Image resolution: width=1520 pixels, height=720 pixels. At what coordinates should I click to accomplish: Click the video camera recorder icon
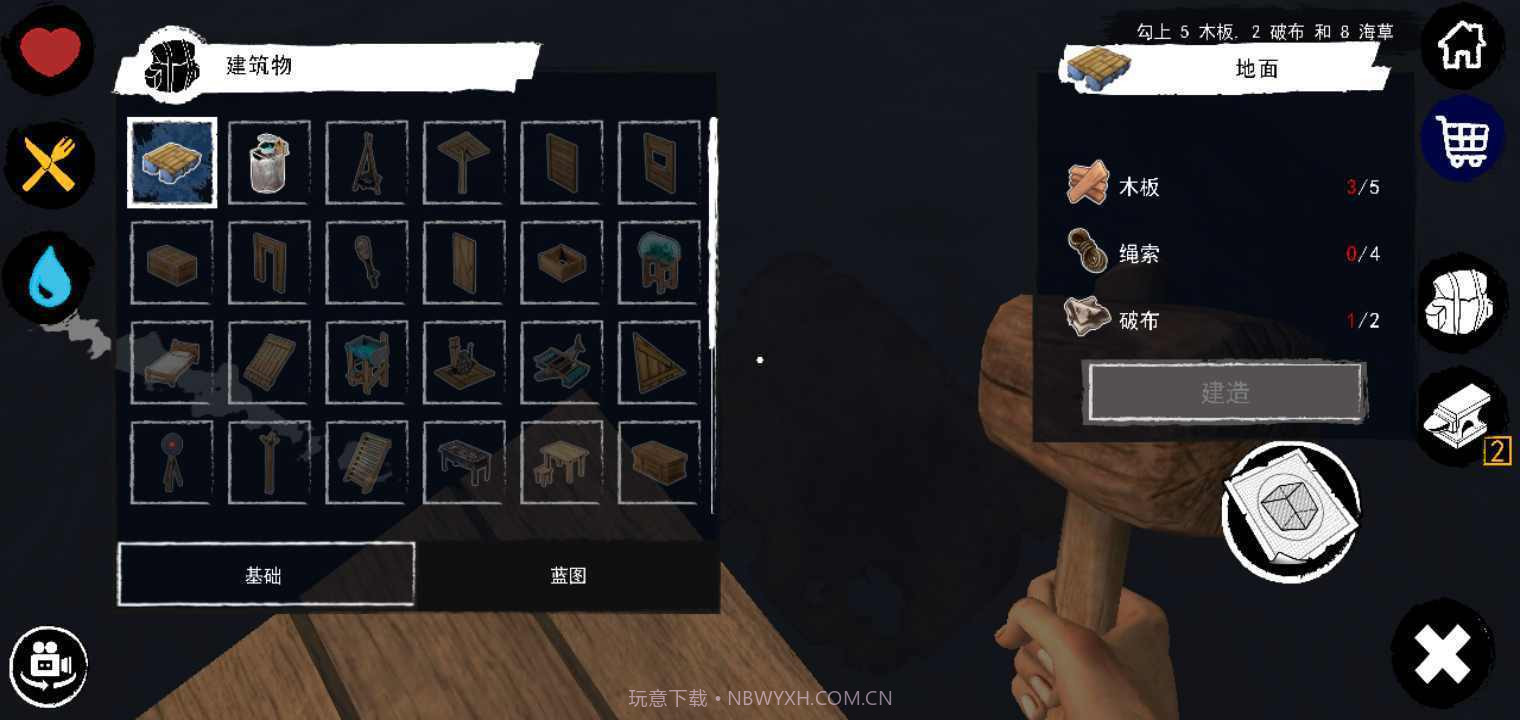tap(48, 664)
